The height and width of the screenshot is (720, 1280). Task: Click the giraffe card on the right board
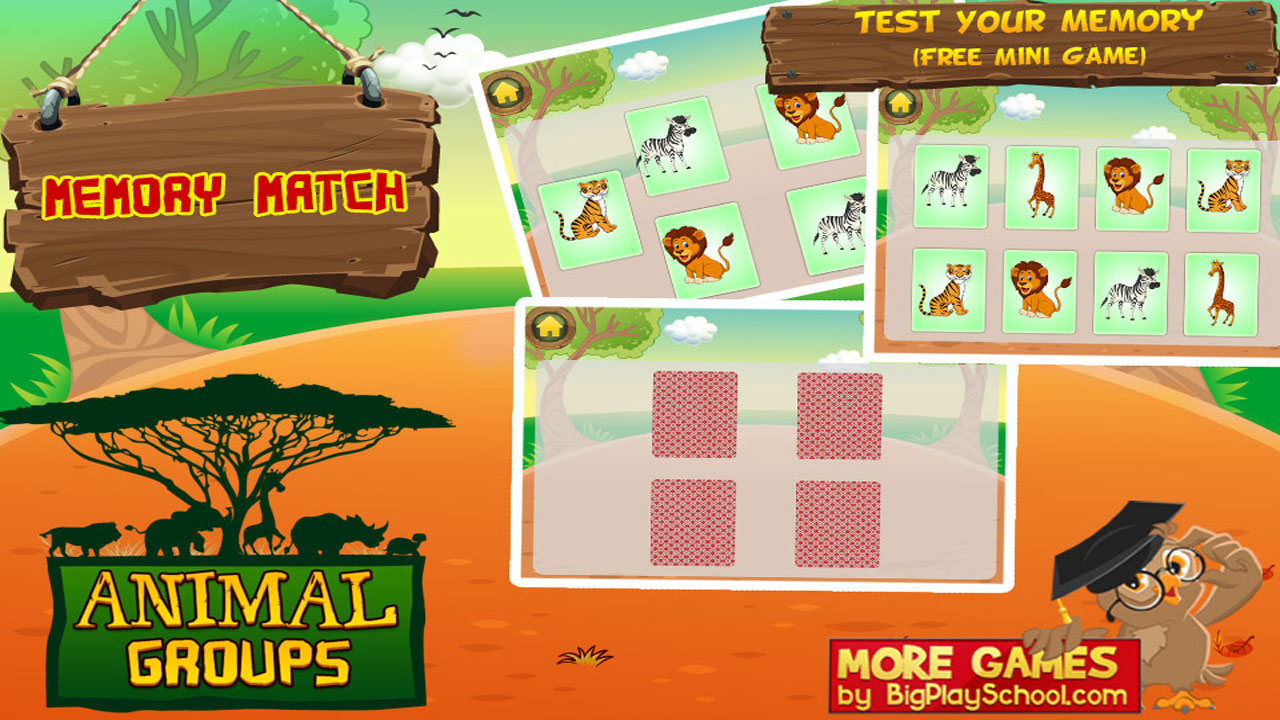[1042, 185]
